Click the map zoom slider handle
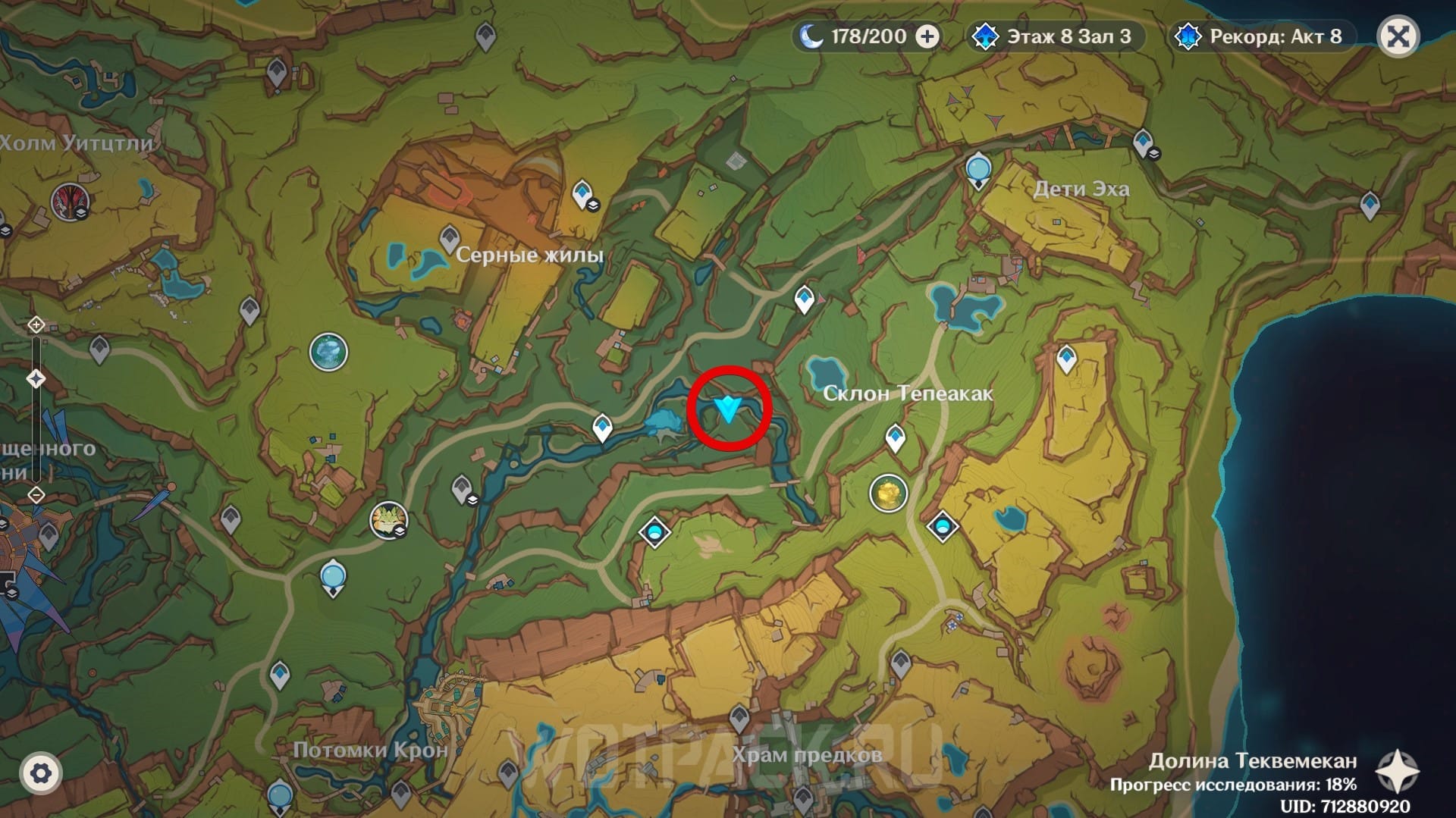This screenshot has height=818, width=1456. tap(36, 378)
